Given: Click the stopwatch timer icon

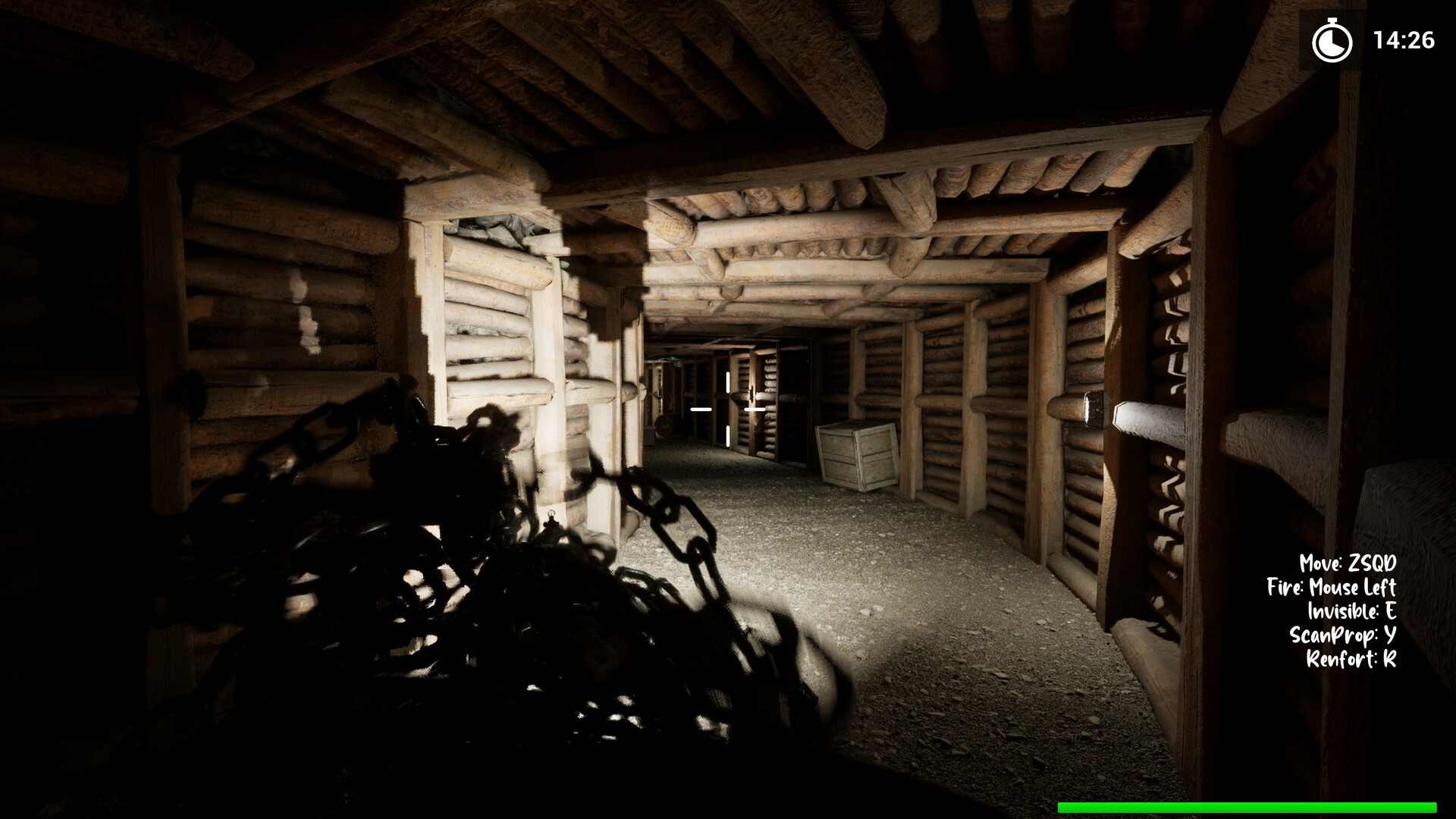Looking at the screenshot, I should pyautogui.click(x=1332, y=42).
